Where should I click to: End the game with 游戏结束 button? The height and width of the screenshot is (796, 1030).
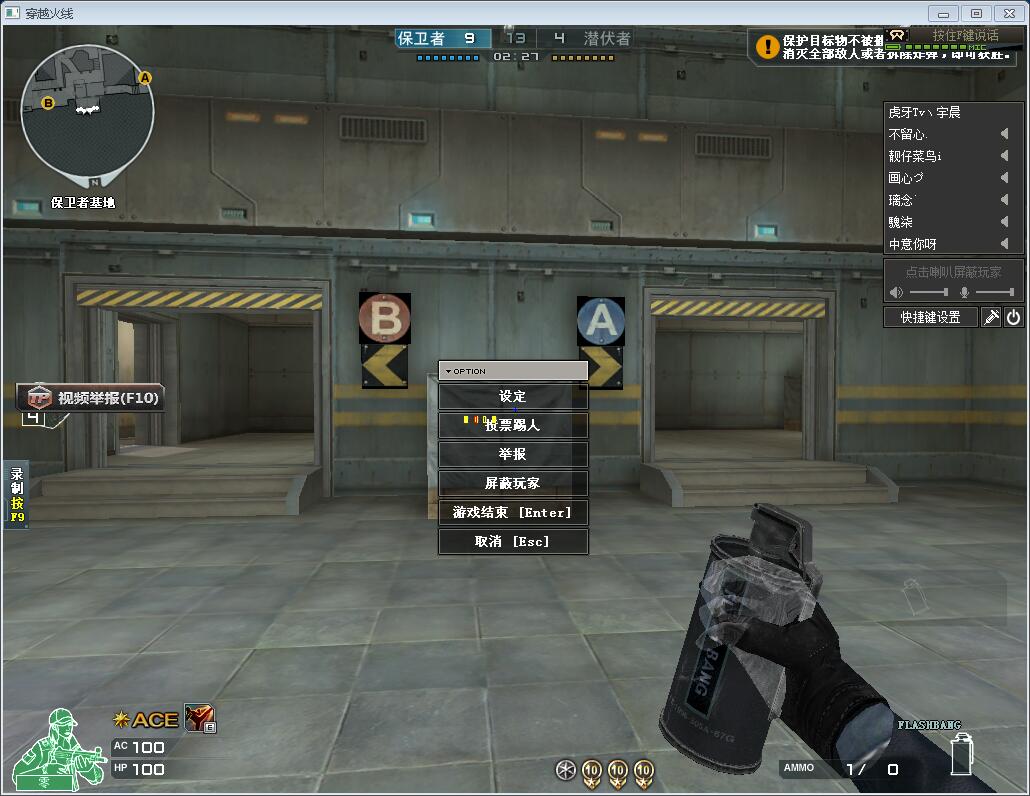(x=513, y=512)
